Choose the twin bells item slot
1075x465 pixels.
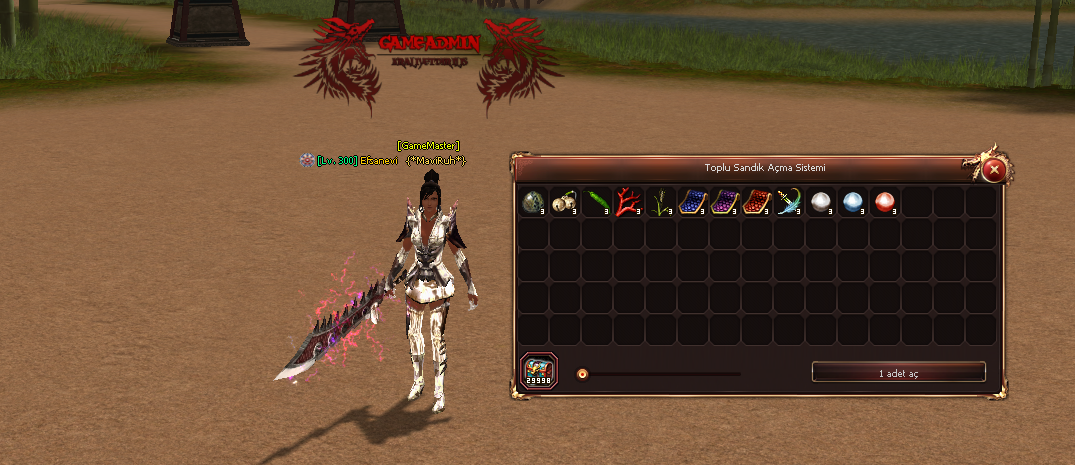(x=565, y=202)
